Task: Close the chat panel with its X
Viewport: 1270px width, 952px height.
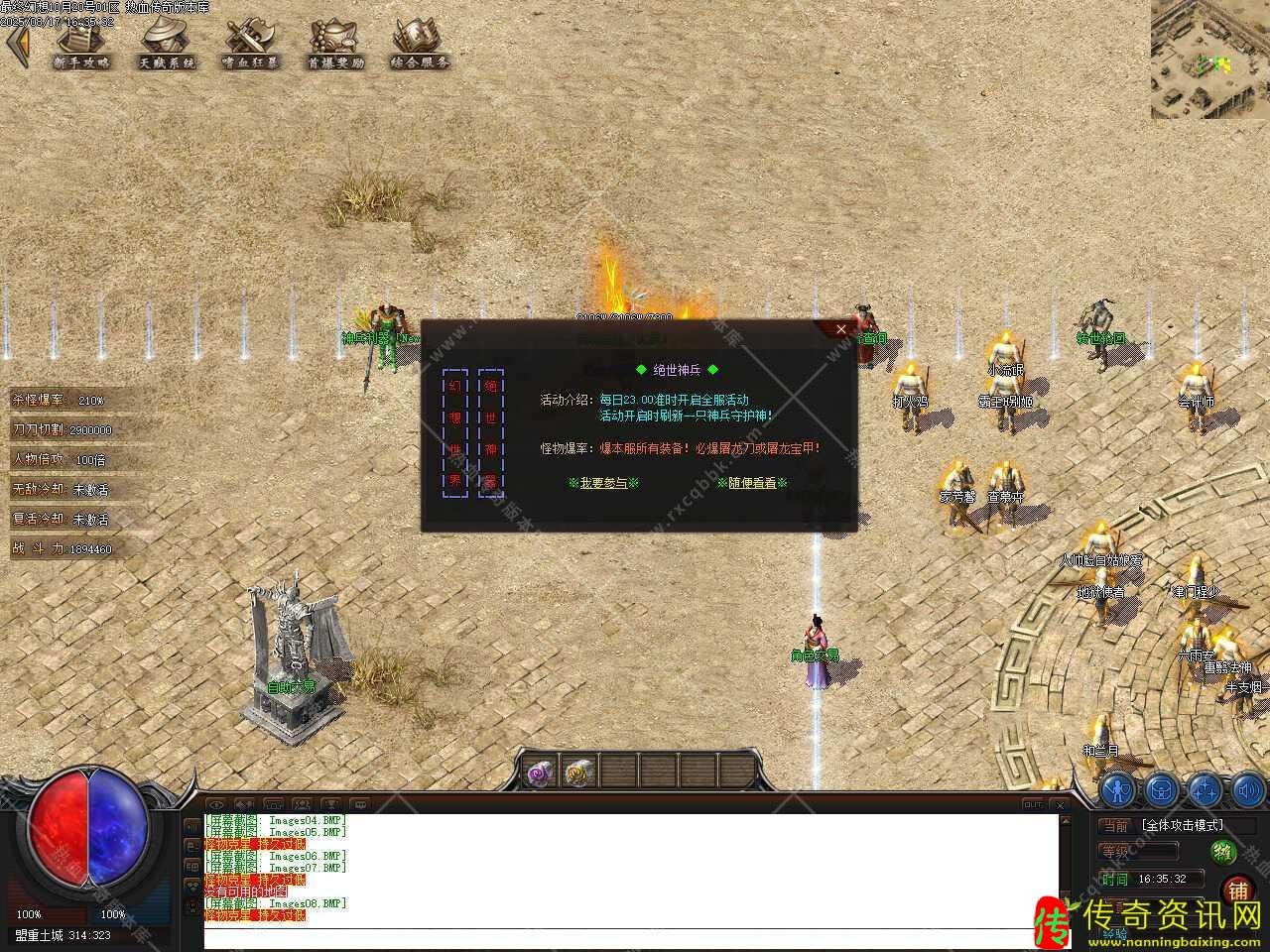Action: pos(1061,804)
